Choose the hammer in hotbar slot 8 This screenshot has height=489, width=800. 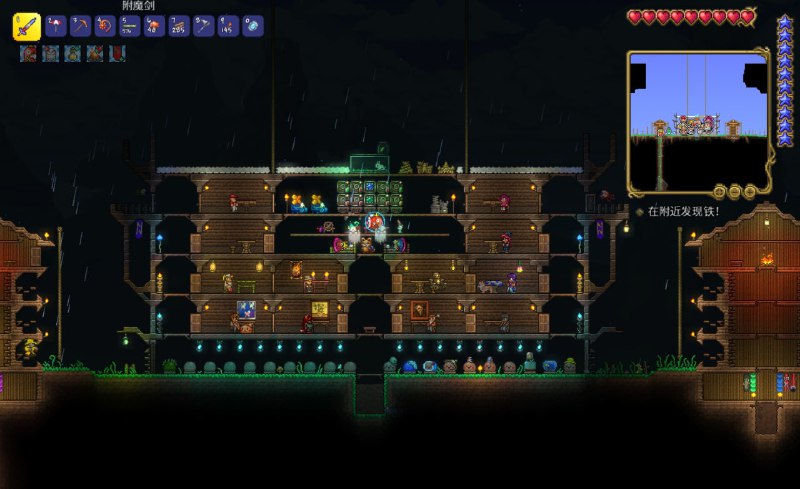[203, 25]
